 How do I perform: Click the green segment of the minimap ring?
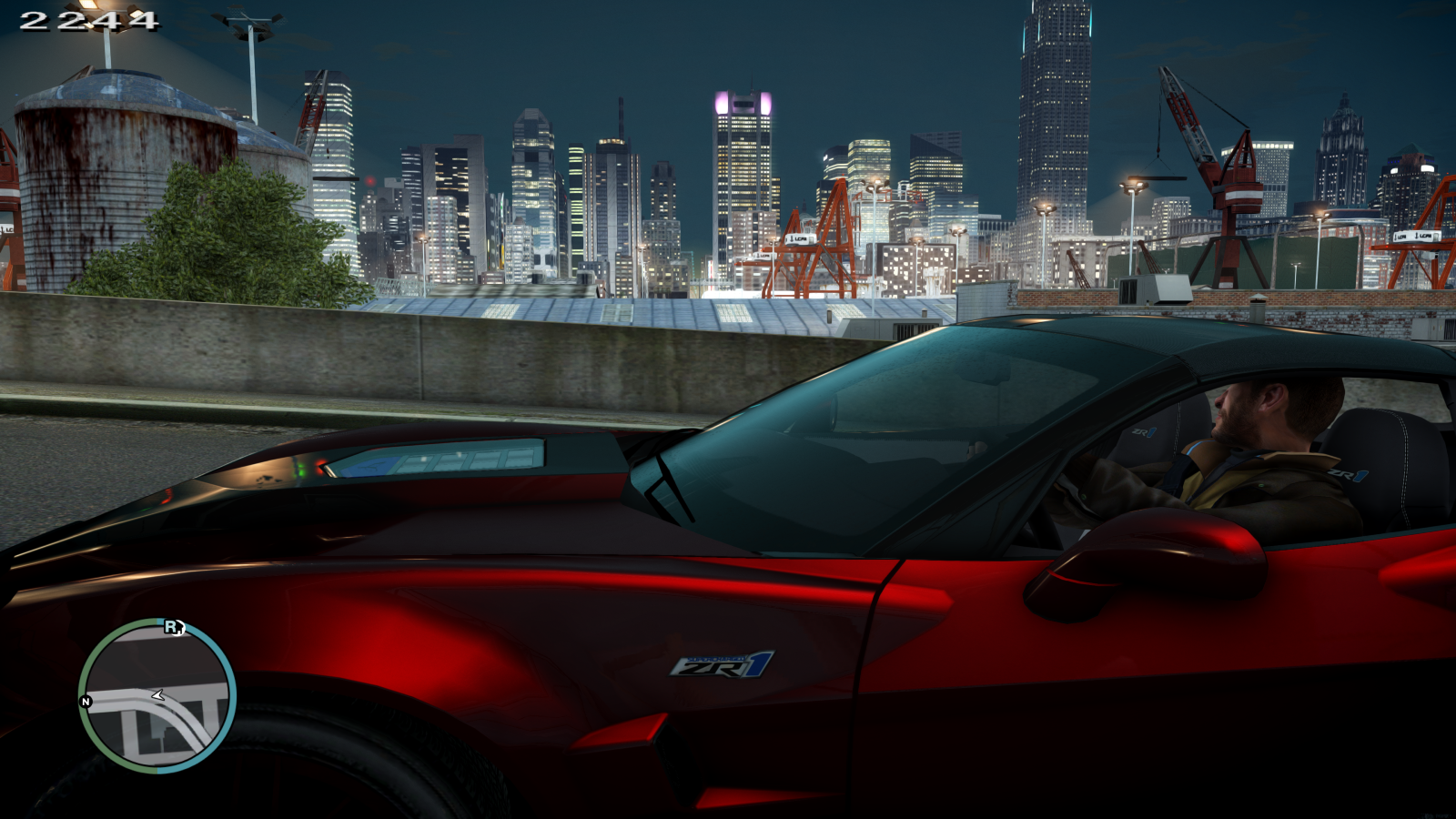coord(91,655)
